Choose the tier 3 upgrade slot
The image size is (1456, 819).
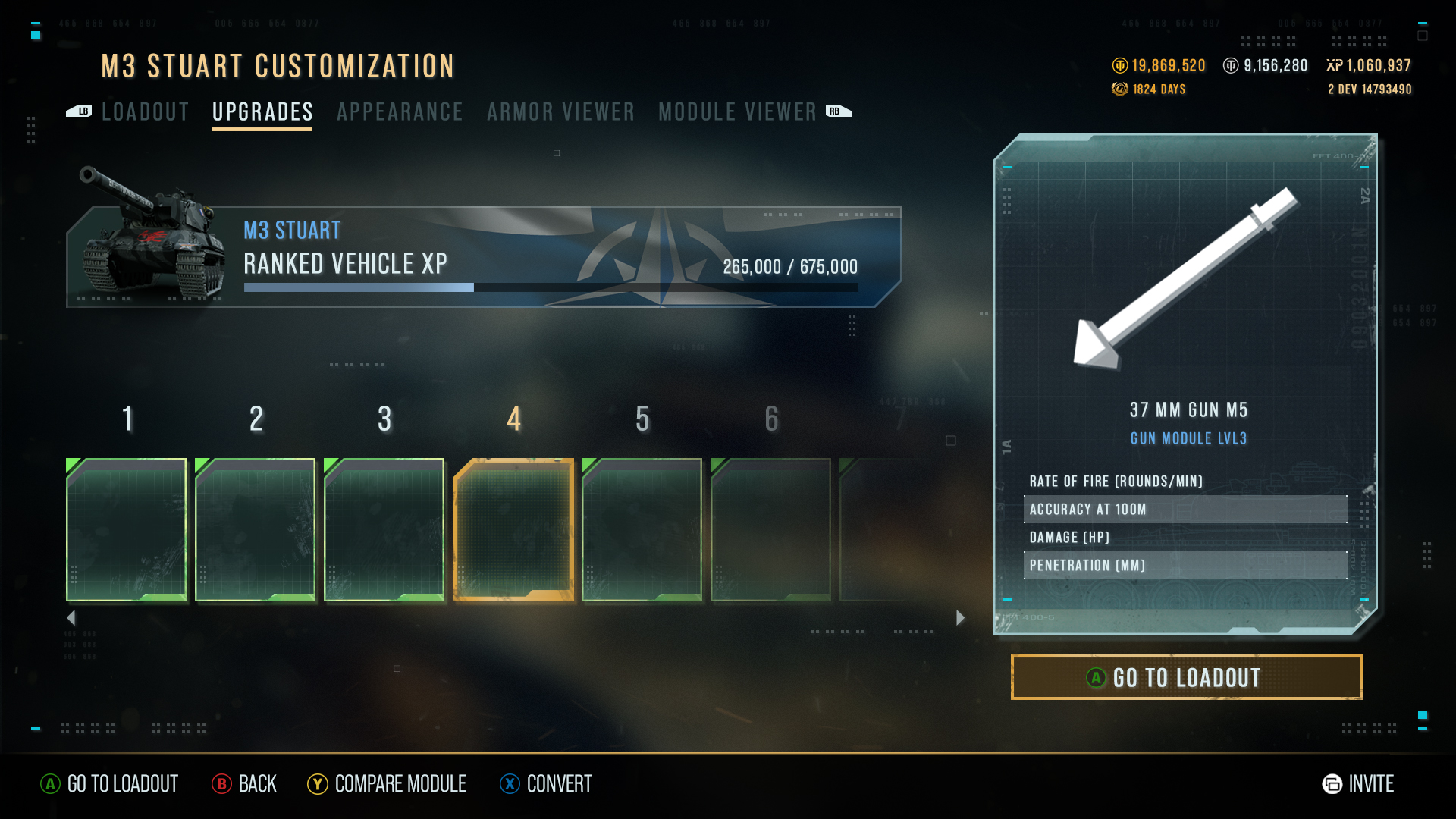(384, 529)
